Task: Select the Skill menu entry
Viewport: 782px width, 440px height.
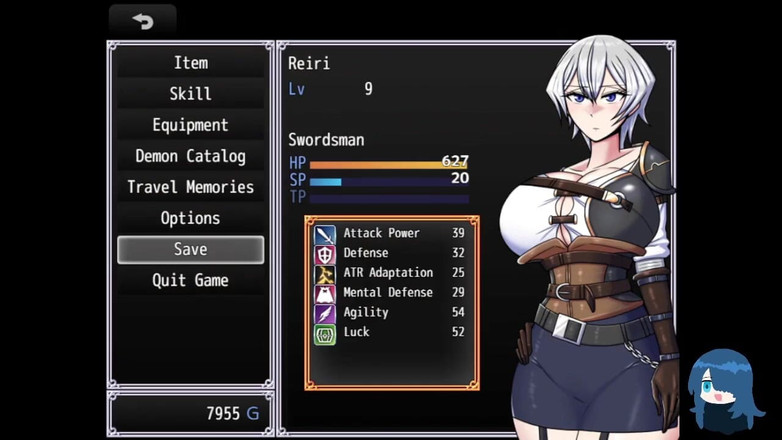Action: point(190,94)
